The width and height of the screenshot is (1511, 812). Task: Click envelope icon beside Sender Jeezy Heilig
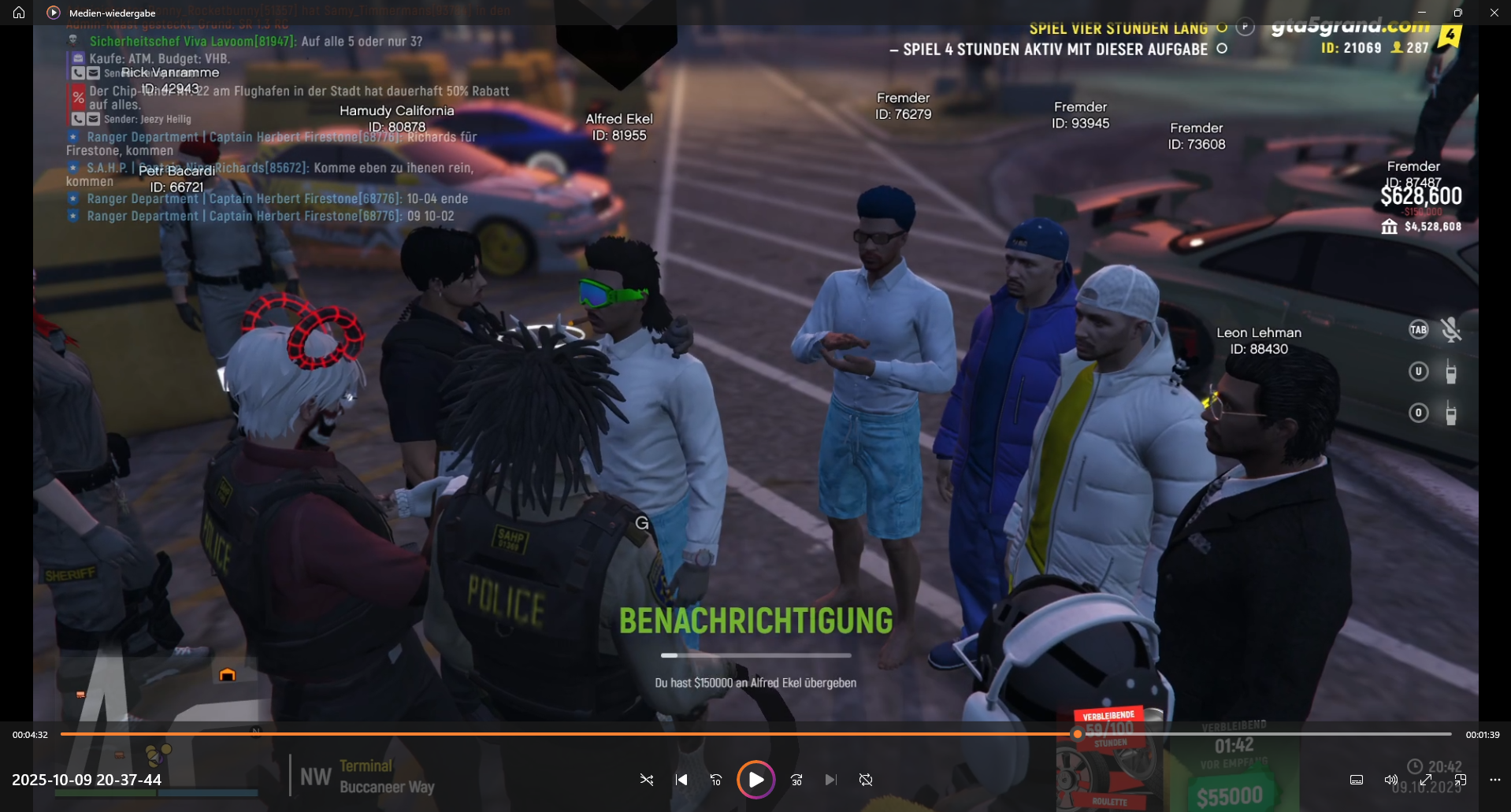(x=93, y=119)
